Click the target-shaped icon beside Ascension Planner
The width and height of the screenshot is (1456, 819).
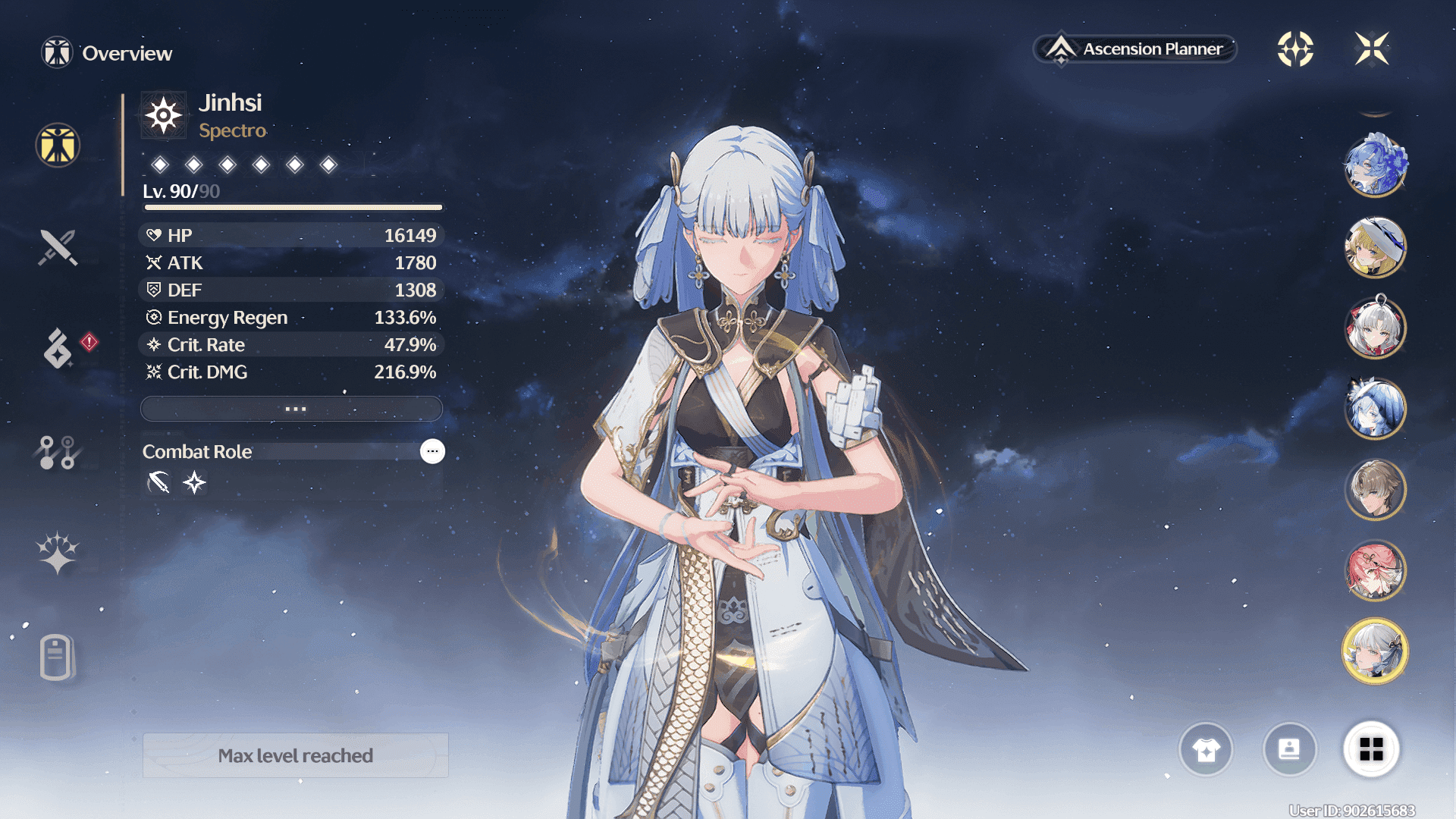coord(1295,49)
